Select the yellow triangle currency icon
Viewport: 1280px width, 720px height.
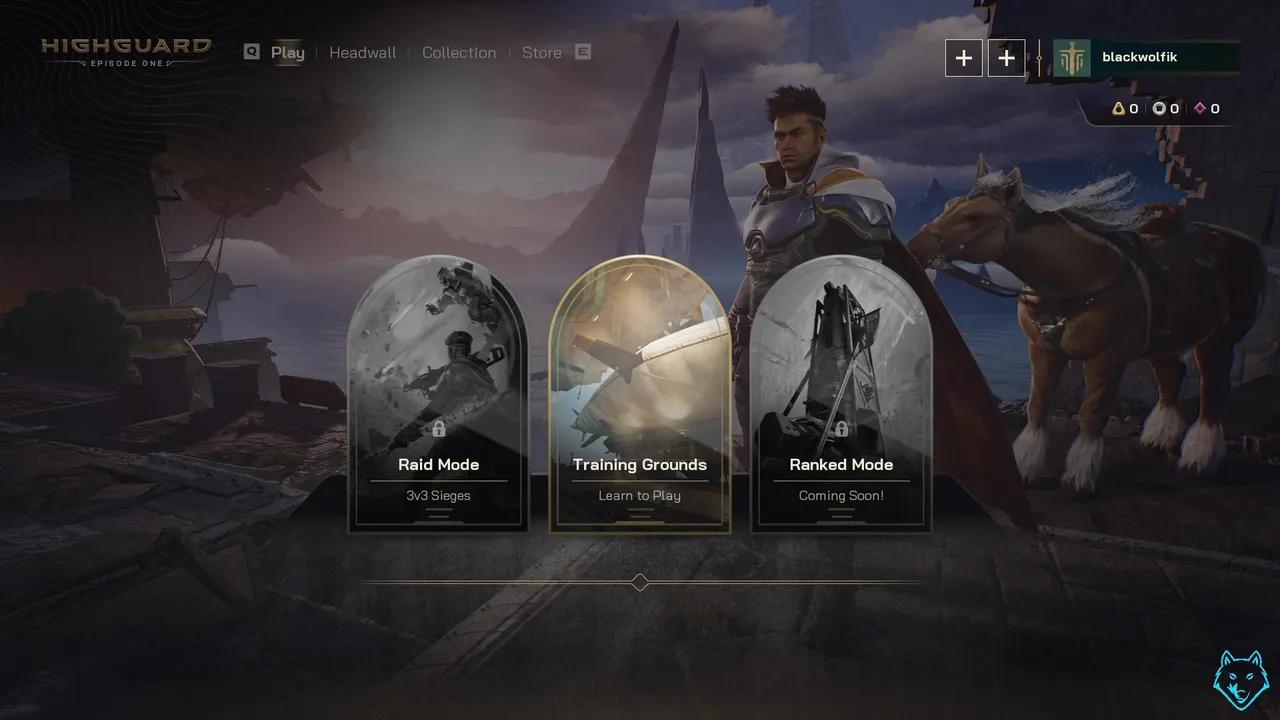1120,108
